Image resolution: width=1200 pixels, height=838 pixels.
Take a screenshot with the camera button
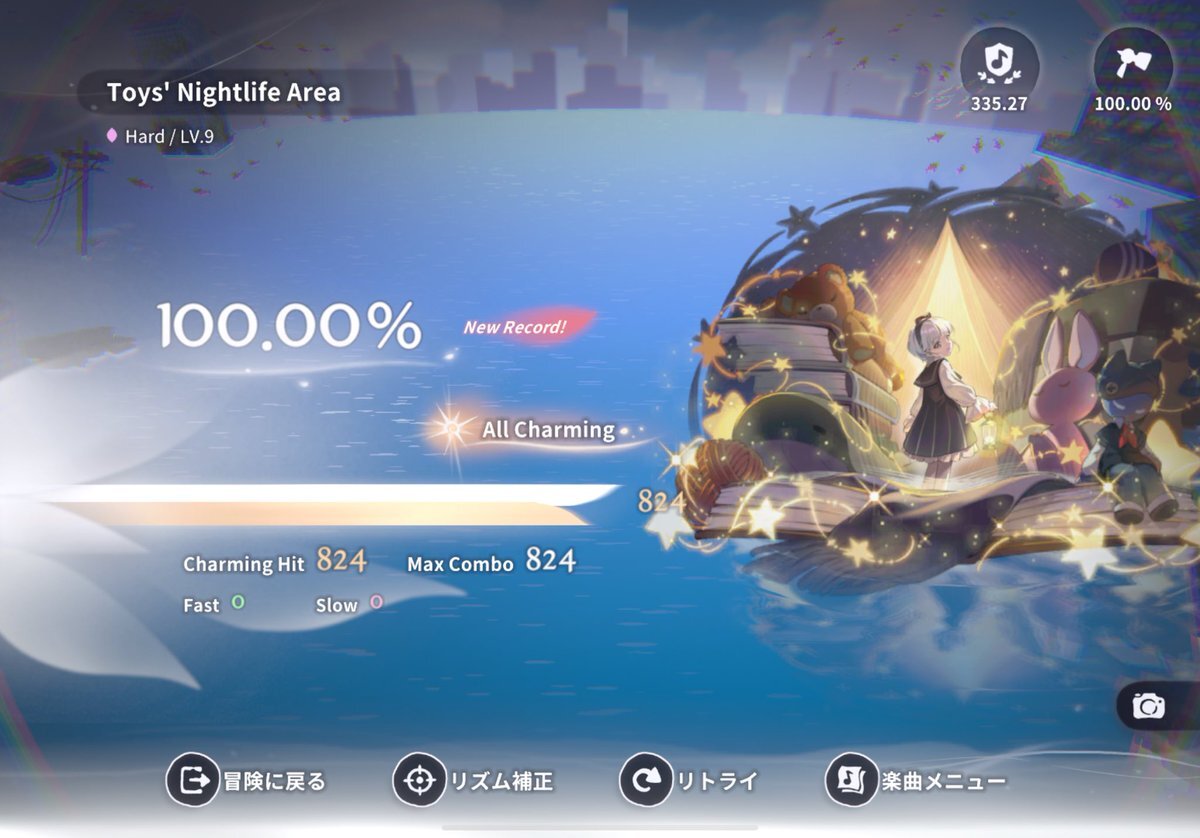pos(1149,707)
